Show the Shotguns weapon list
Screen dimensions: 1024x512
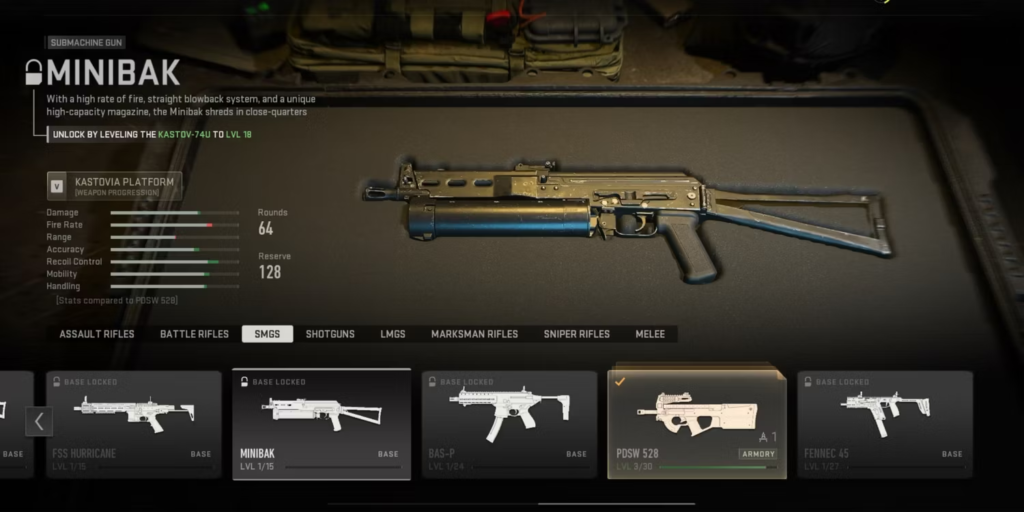(330, 334)
